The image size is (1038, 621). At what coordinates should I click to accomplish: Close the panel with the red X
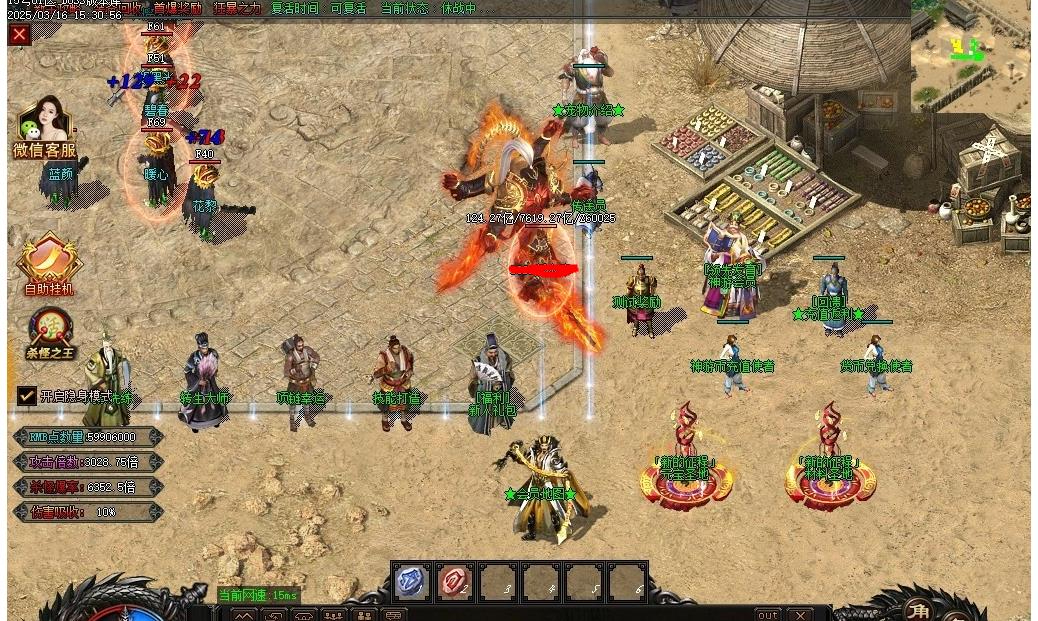(x=19, y=35)
